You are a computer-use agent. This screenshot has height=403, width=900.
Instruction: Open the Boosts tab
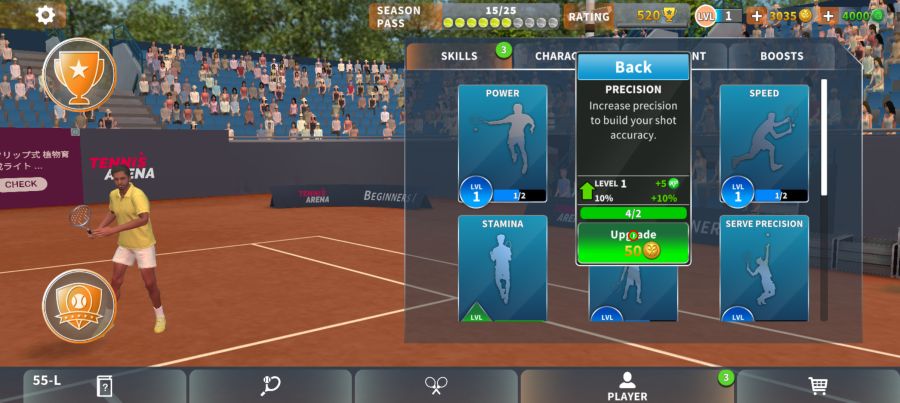(x=781, y=57)
